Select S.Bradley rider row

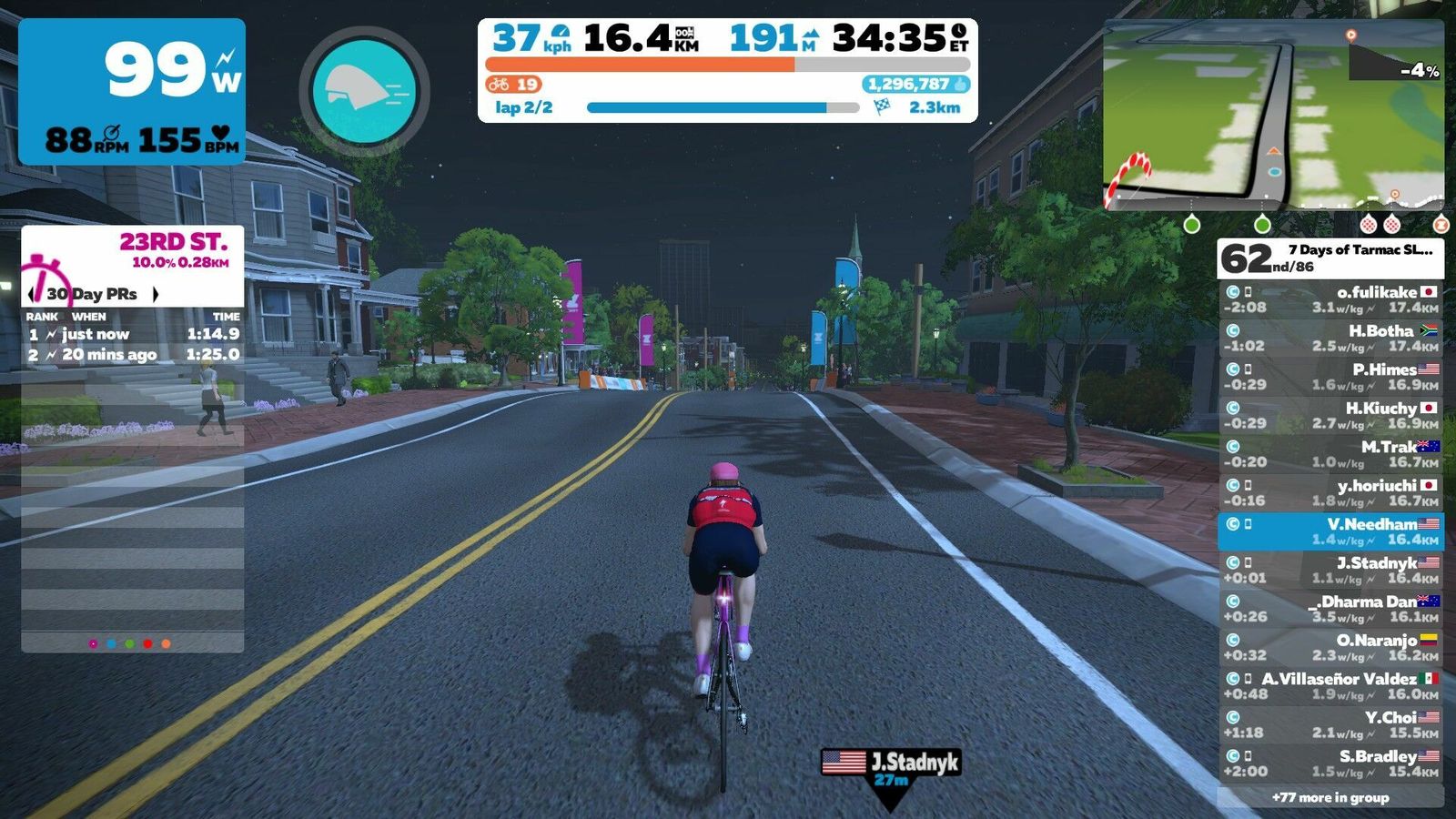(1330, 763)
